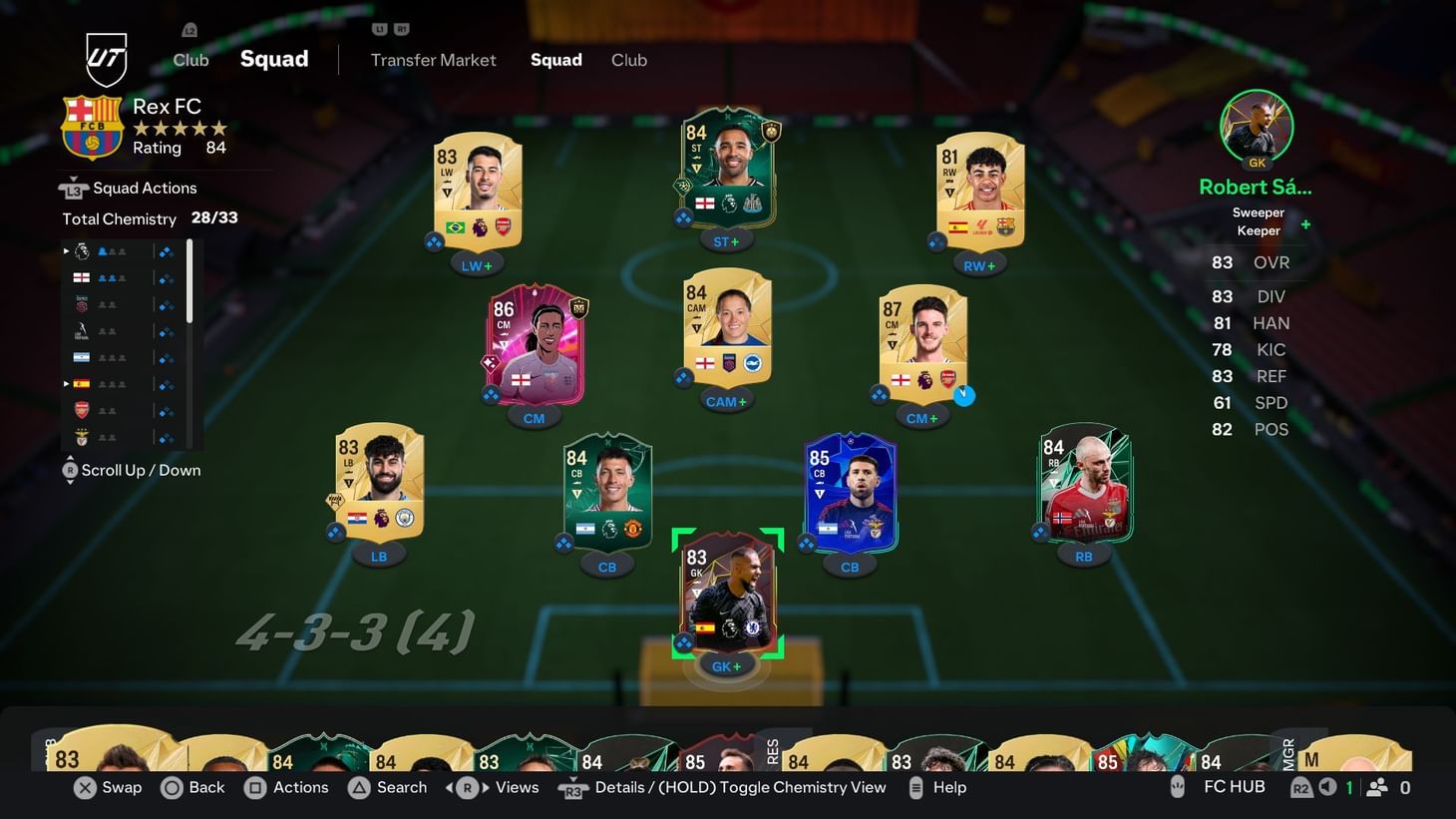Click the speaker volume icon bottom right
The width and height of the screenshot is (1456, 819).
click(x=1326, y=787)
